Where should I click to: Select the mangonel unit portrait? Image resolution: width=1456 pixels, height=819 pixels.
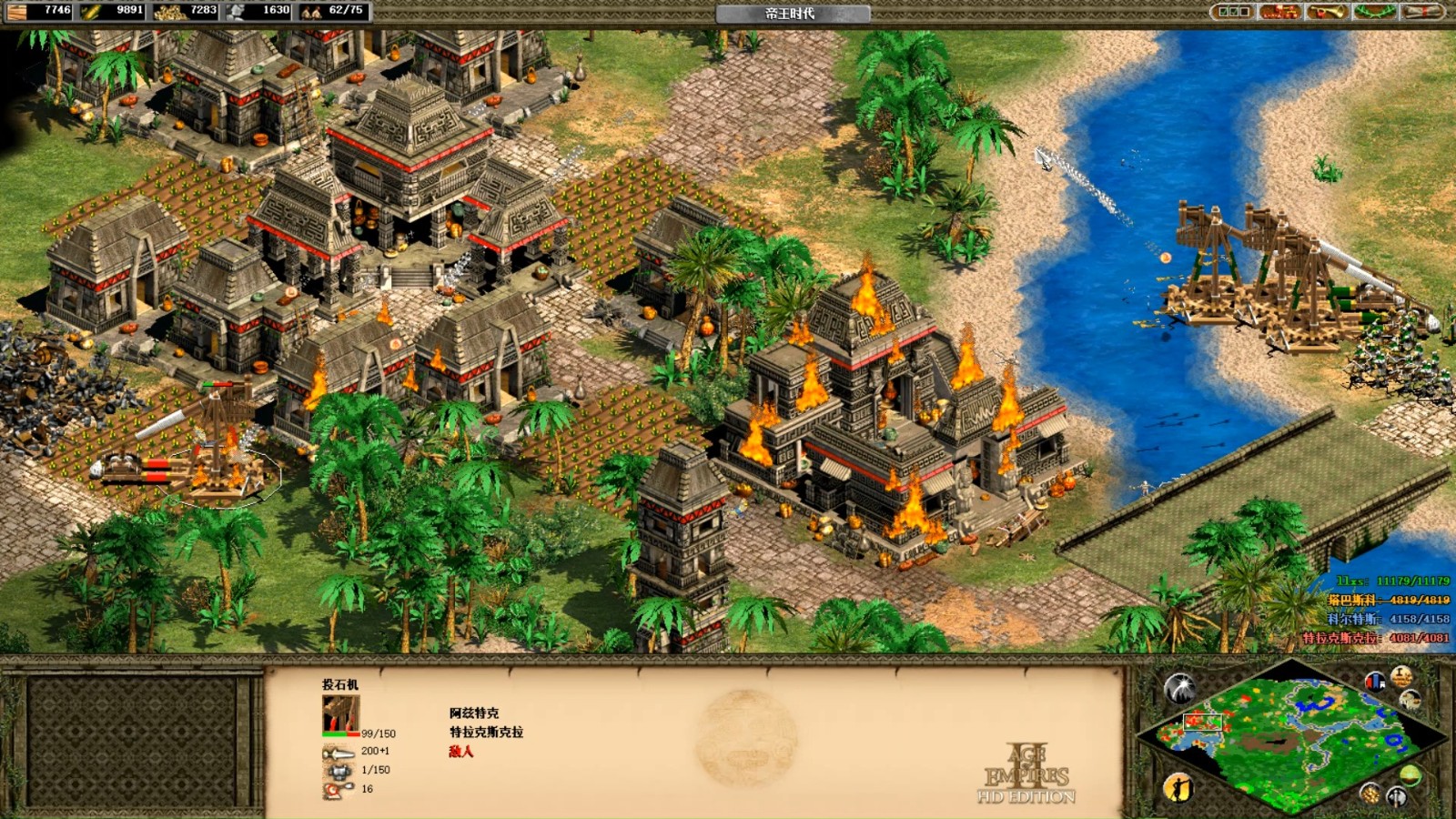pyautogui.click(x=340, y=715)
